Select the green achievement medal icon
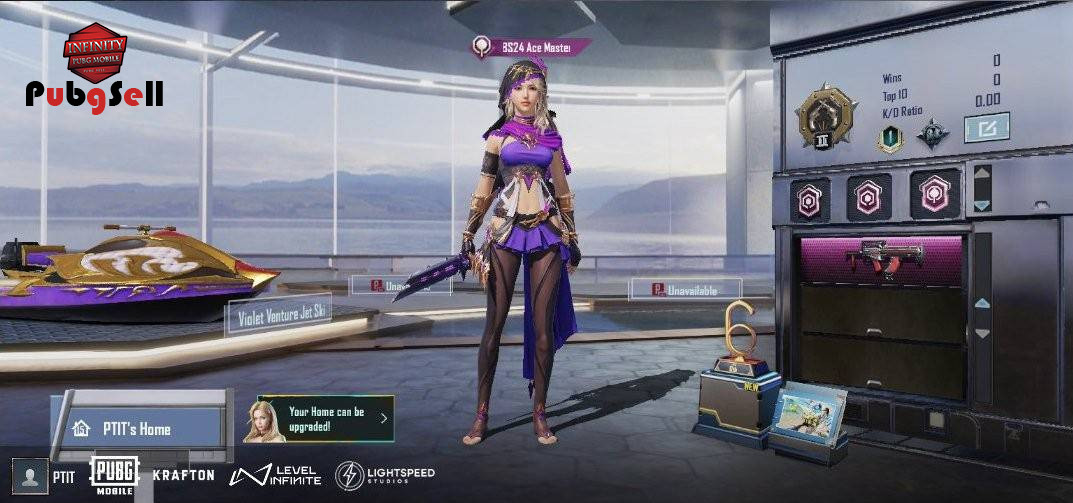 point(888,140)
